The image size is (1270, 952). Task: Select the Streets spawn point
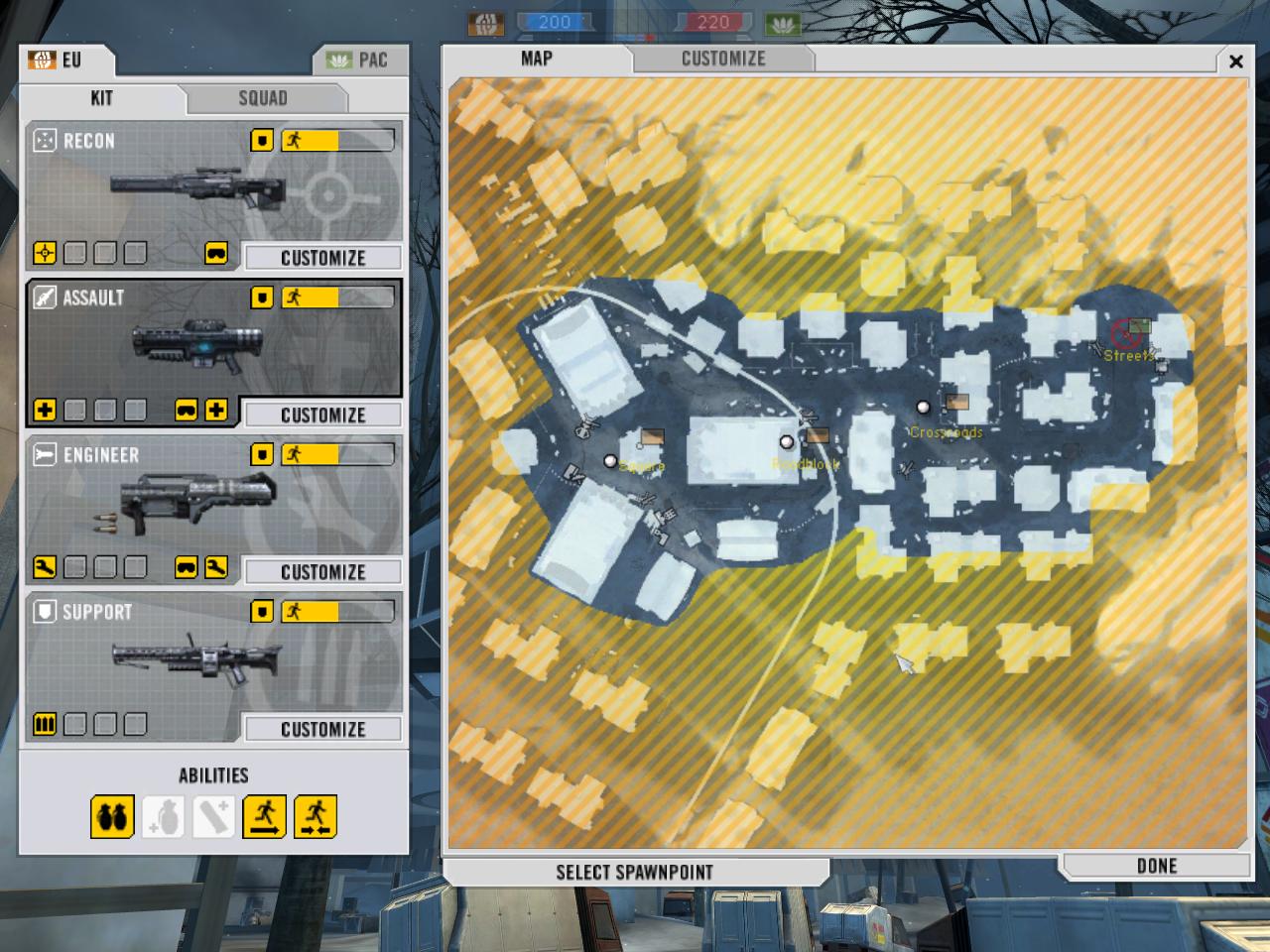coord(1128,335)
